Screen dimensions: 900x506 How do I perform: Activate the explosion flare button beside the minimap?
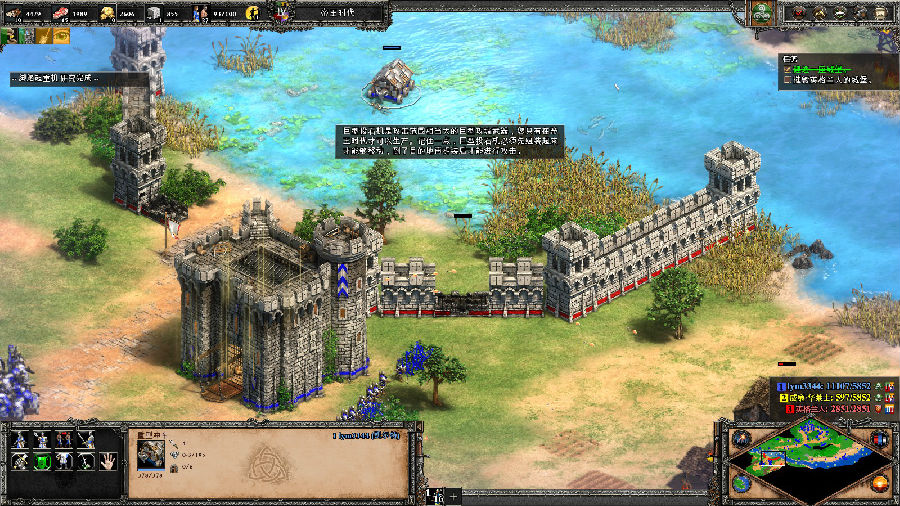tap(740, 438)
